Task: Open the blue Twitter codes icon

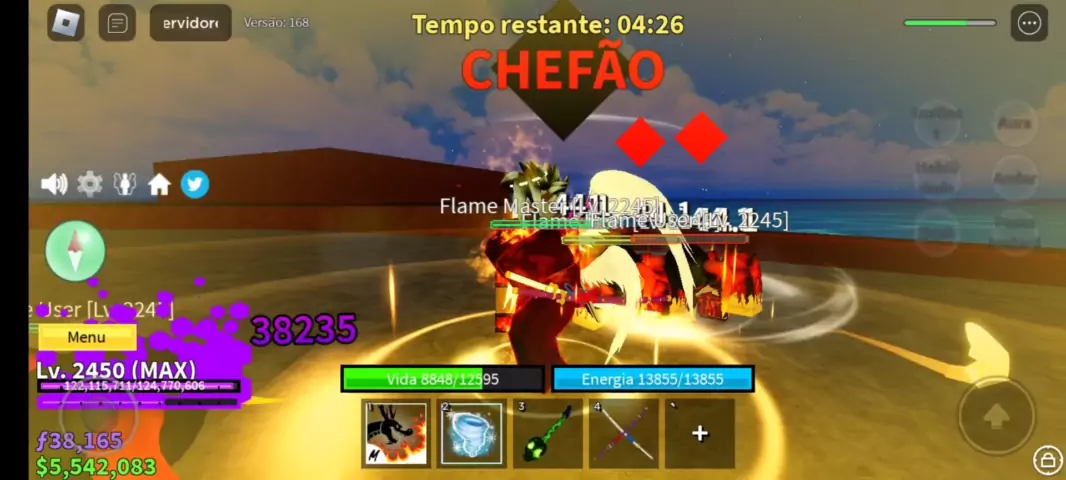Action: click(195, 184)
